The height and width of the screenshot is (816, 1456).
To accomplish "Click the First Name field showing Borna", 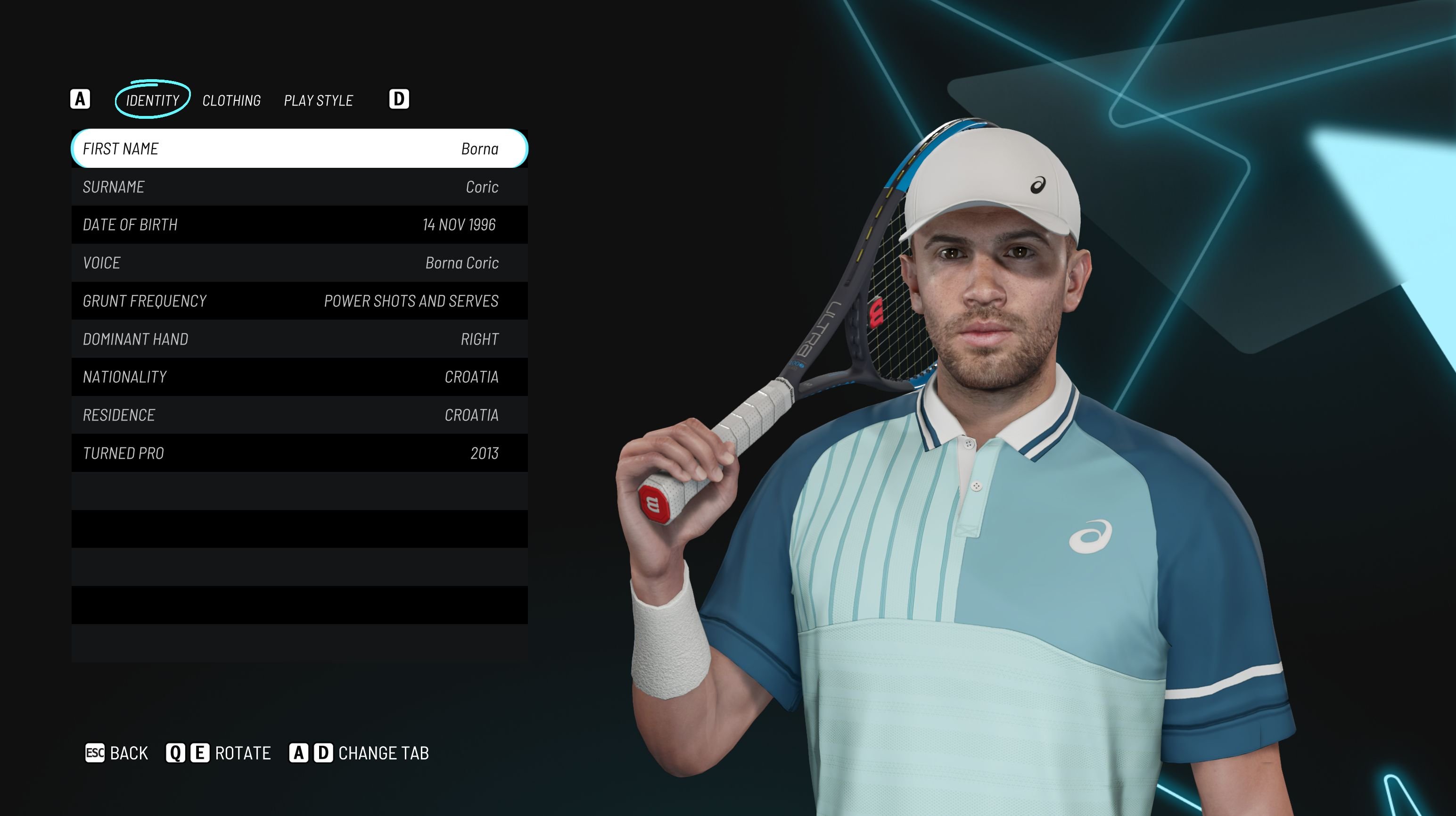I will point(299,148).
